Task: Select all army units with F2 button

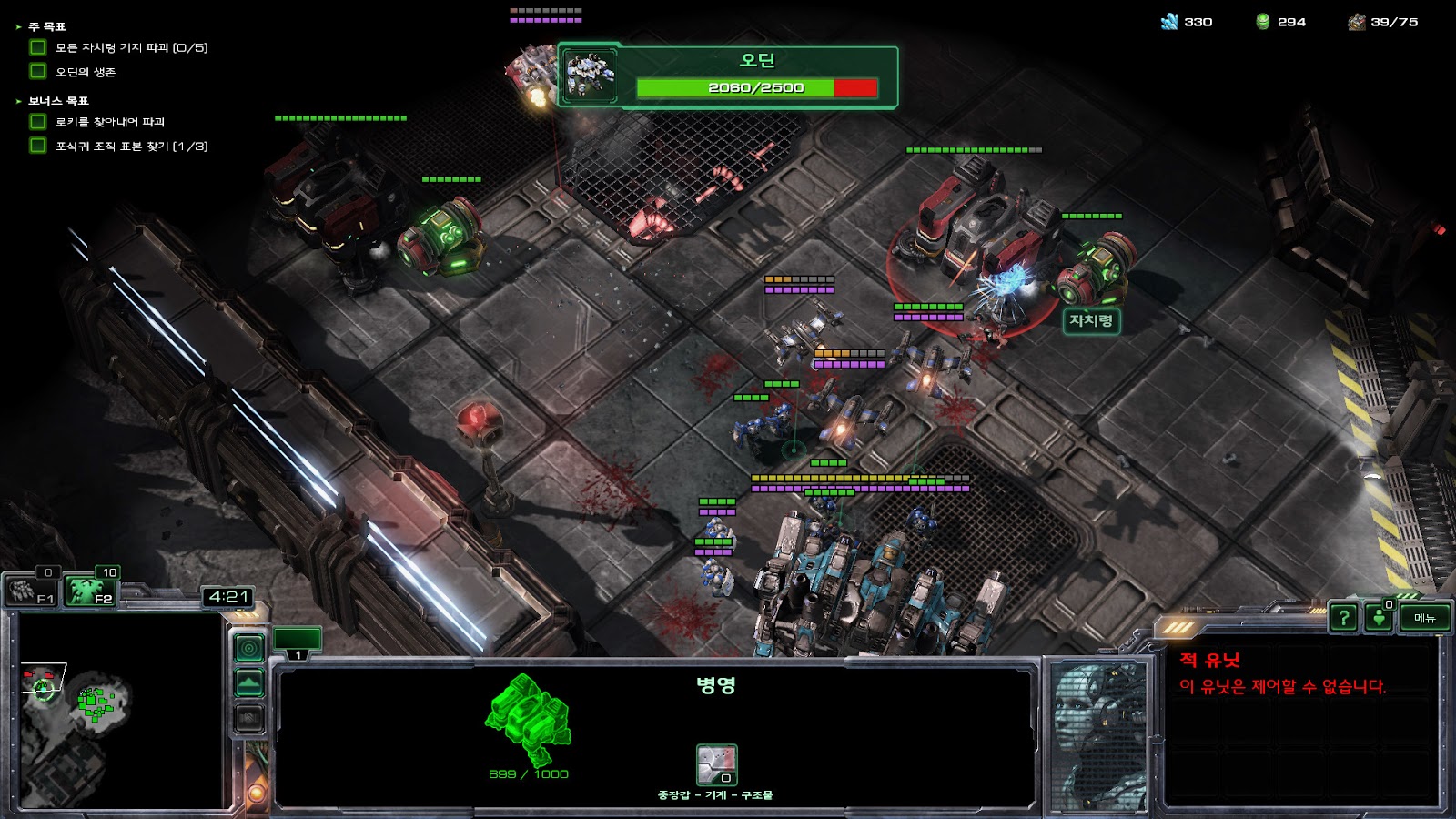Action: pyautogui.click(x=93, y=592)
